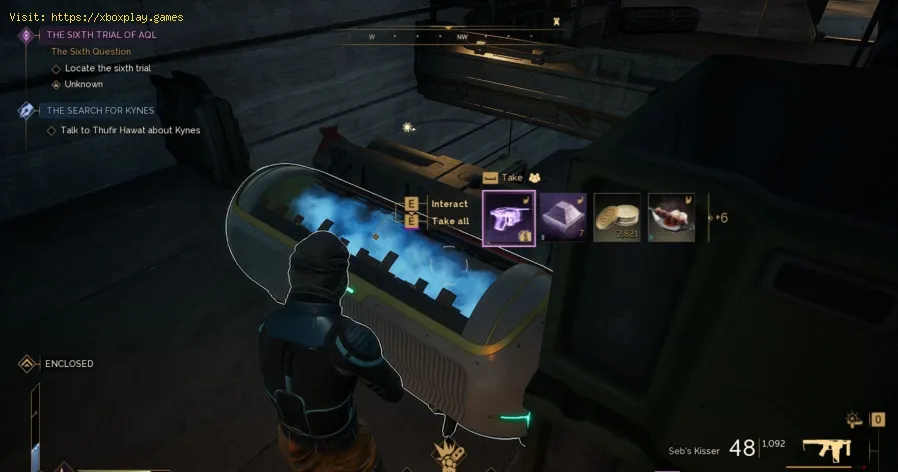Click the Take all option
This screenshot has height=472, width=898.
[449, 221]
